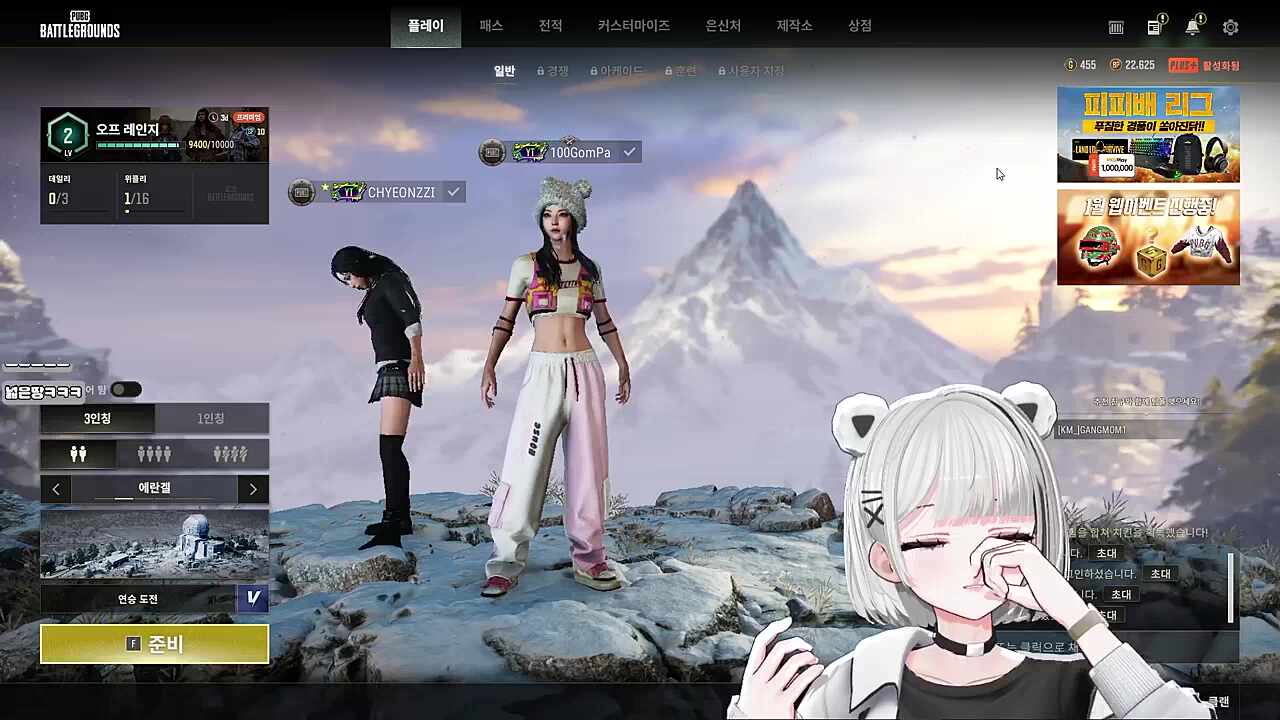The height and width of the screenshot is (720, 1280).
Task: Click the 연승 도전 win streak button
Action: point(138,599)
